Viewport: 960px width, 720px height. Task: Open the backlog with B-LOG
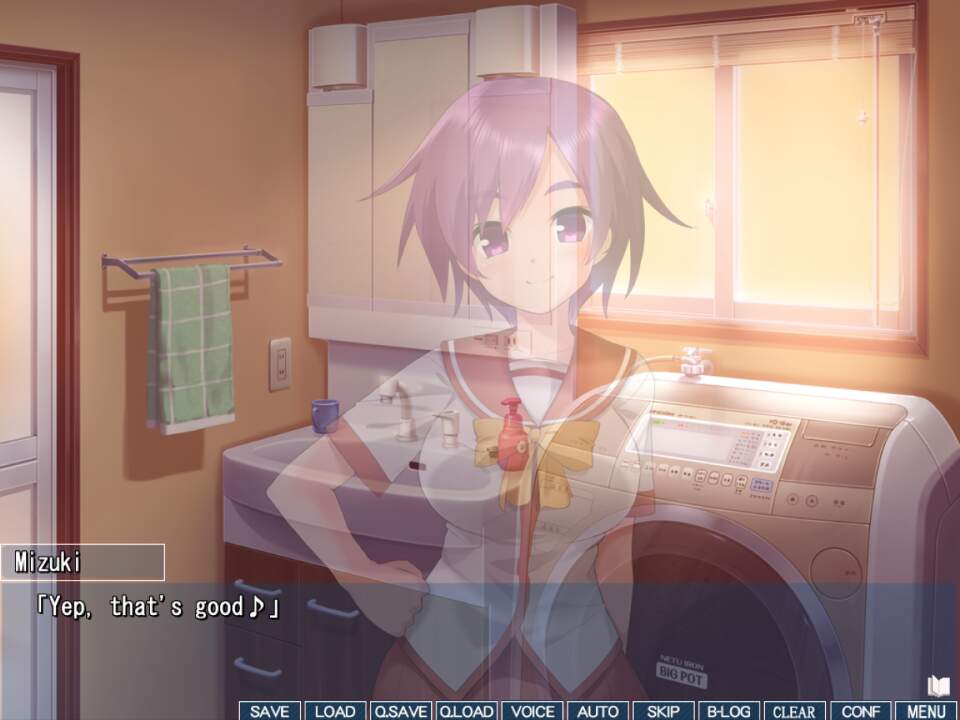[x=729, y=711]
